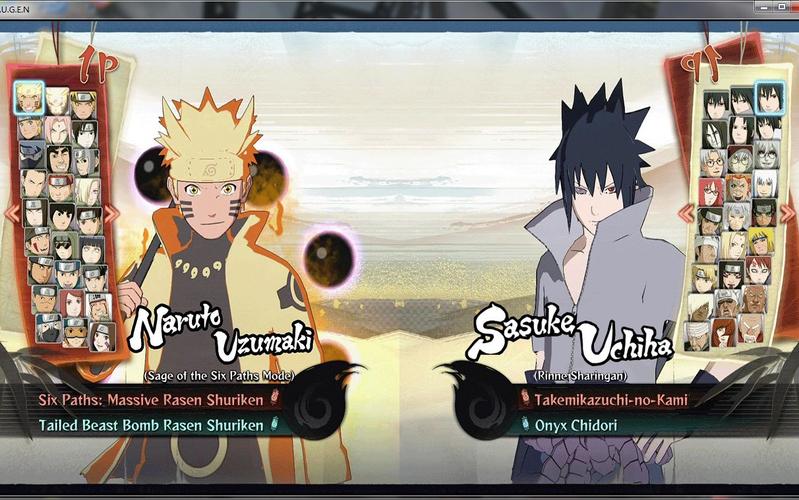Select the highlighted Naruto portrait in 1P roster

coord(29,98)
